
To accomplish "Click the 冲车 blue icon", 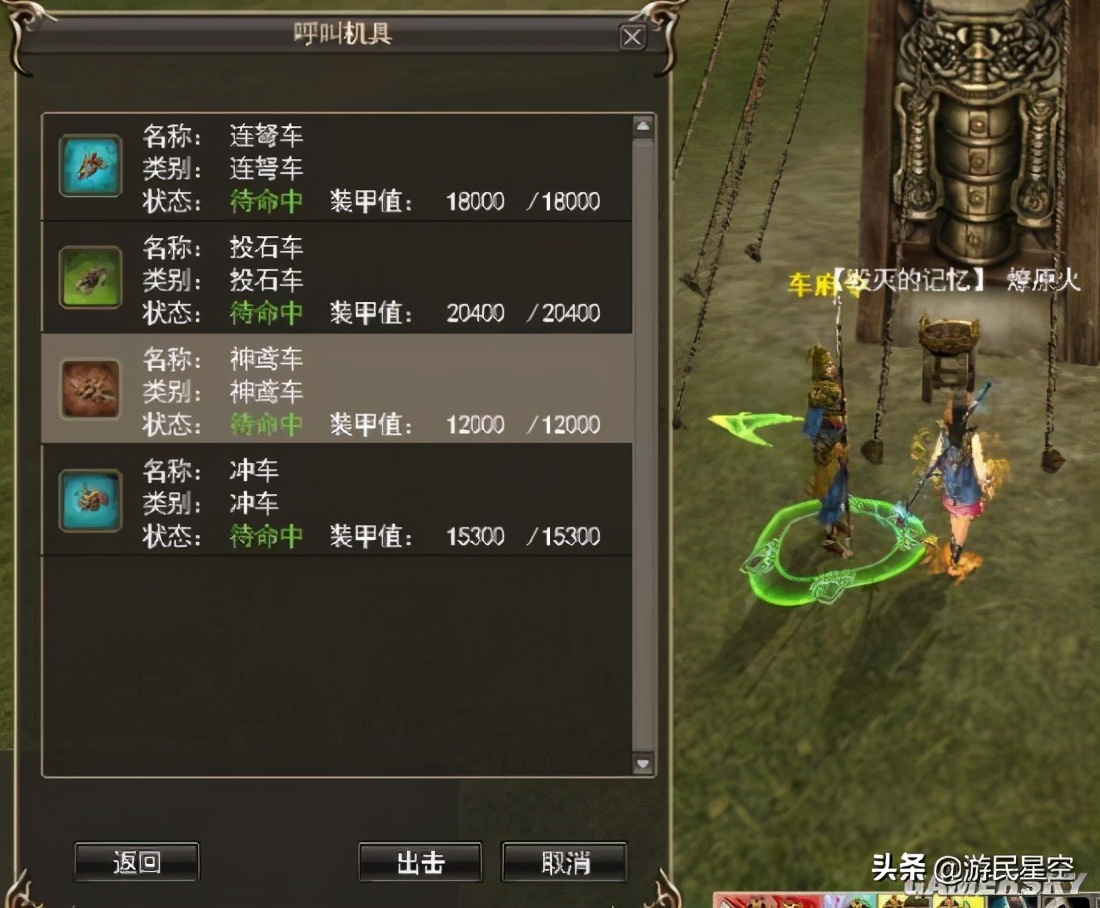I will pos(91,500).
